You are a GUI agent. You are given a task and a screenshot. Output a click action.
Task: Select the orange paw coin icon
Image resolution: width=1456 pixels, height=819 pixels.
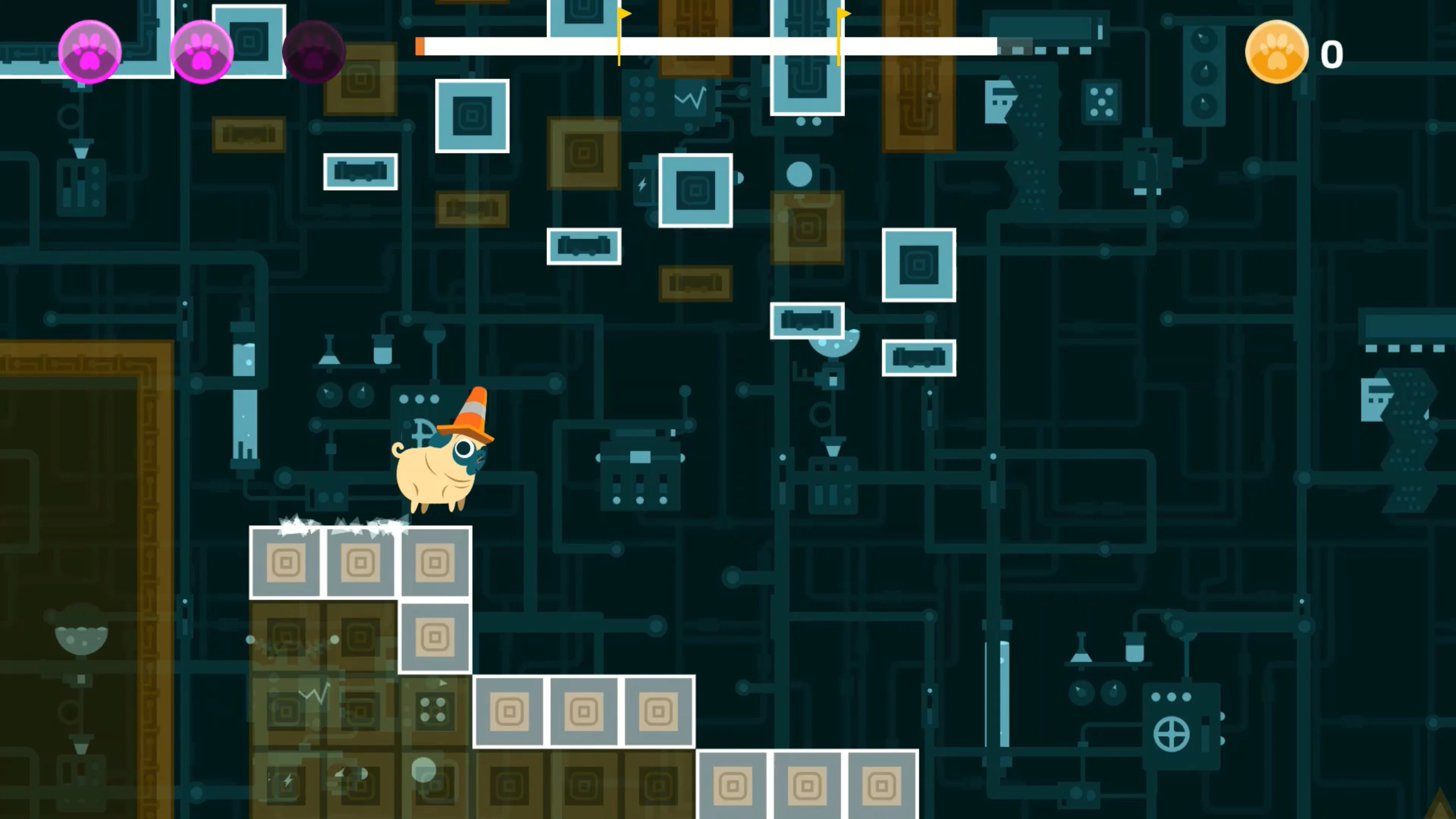point(1276,53)
